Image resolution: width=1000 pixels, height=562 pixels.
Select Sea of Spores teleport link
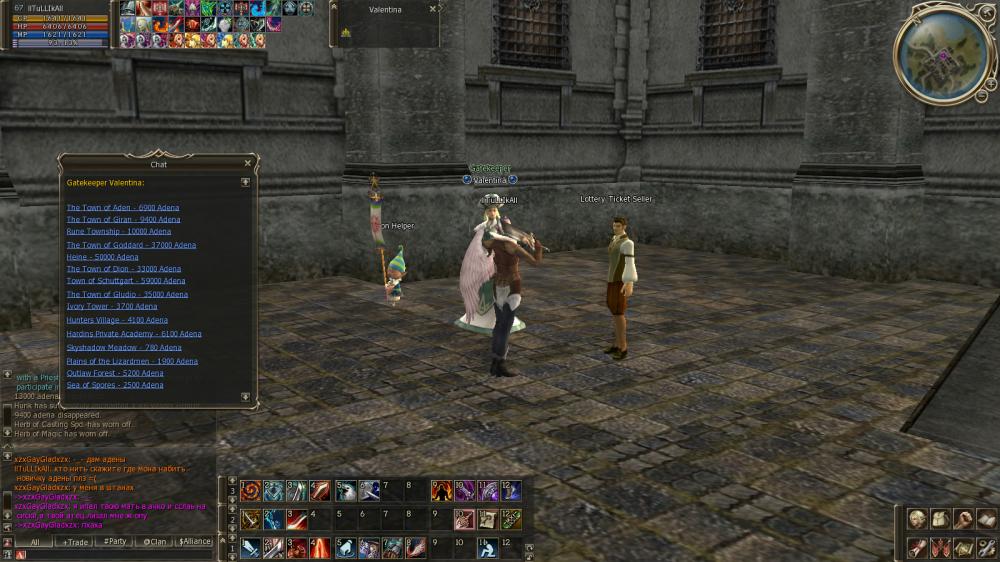(x=114, y=385)
